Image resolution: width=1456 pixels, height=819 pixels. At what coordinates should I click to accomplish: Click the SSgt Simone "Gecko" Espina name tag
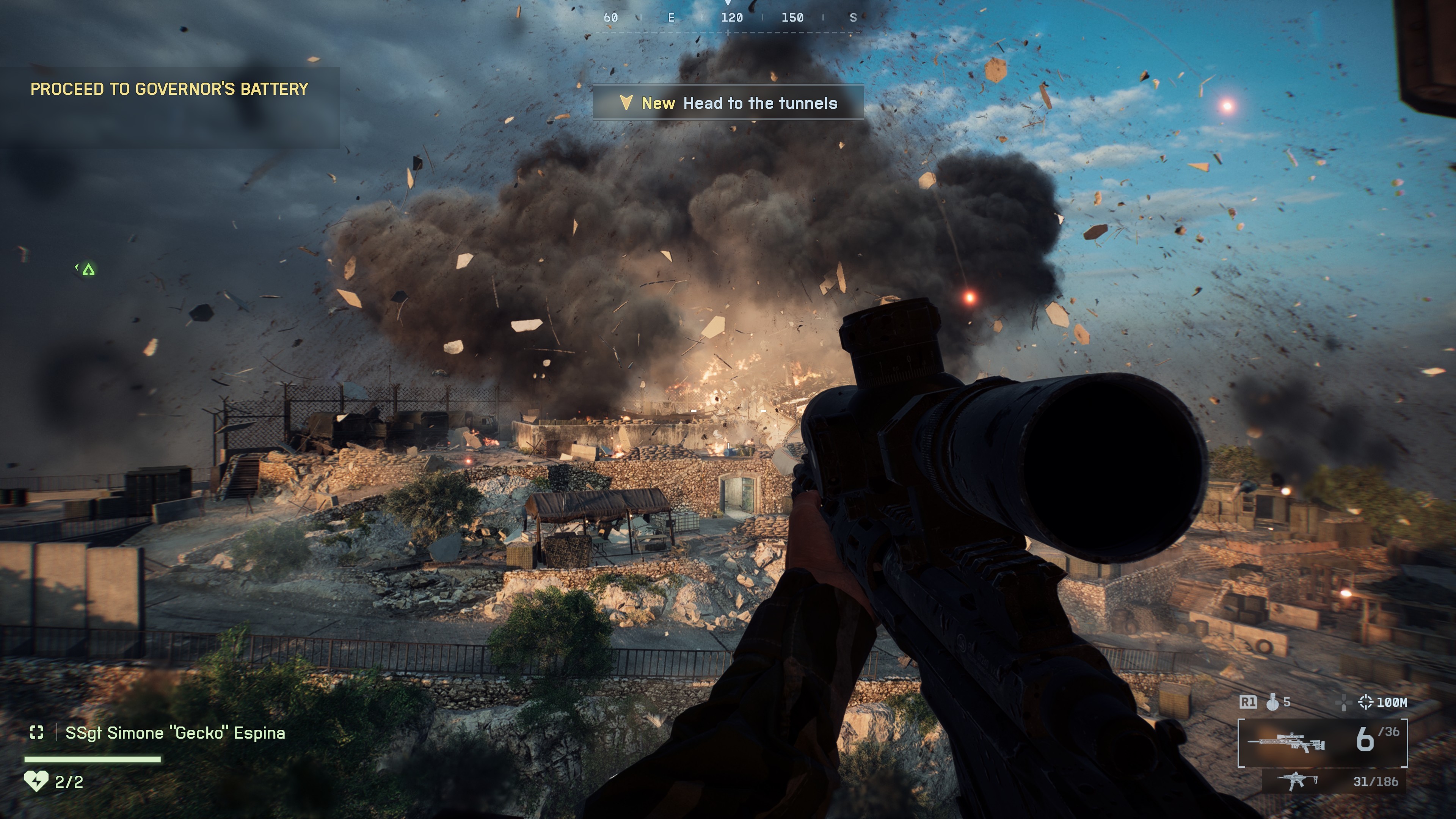point(175,733)
